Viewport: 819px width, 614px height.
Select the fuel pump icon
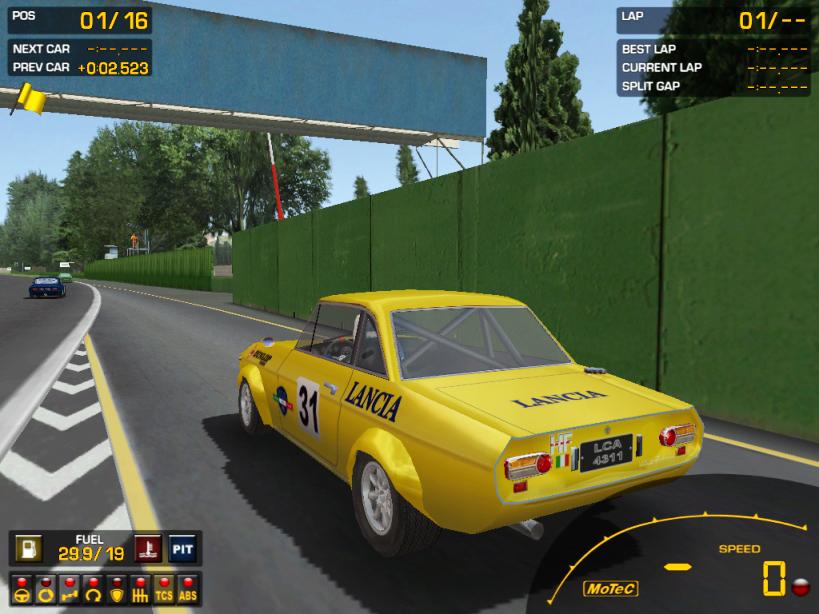[x=27, y=548]
